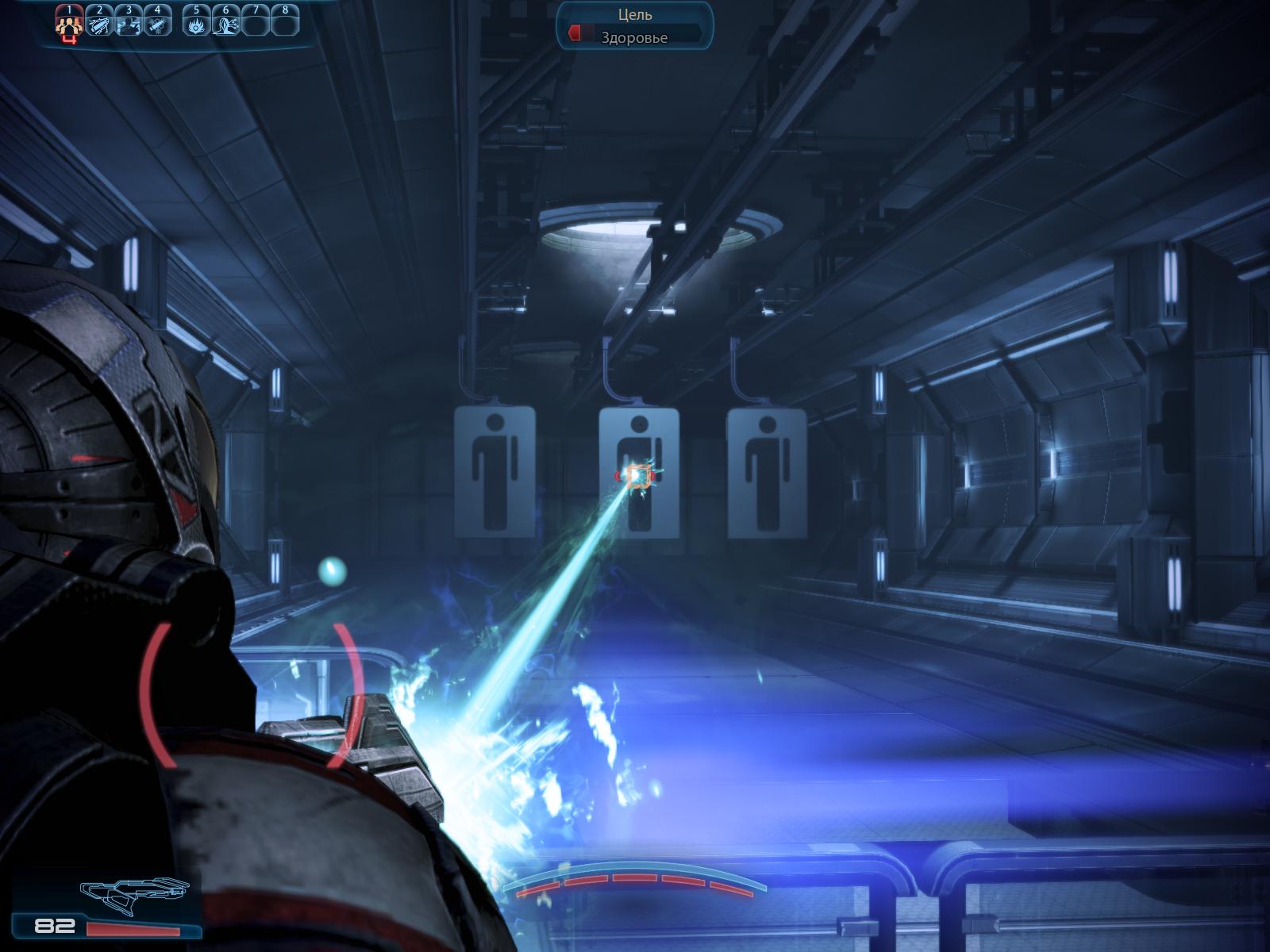This screenshot has width=1270, height=952.
Task: Trigger the power in hotbar slot 6
Action: click(x=226, y=25)
